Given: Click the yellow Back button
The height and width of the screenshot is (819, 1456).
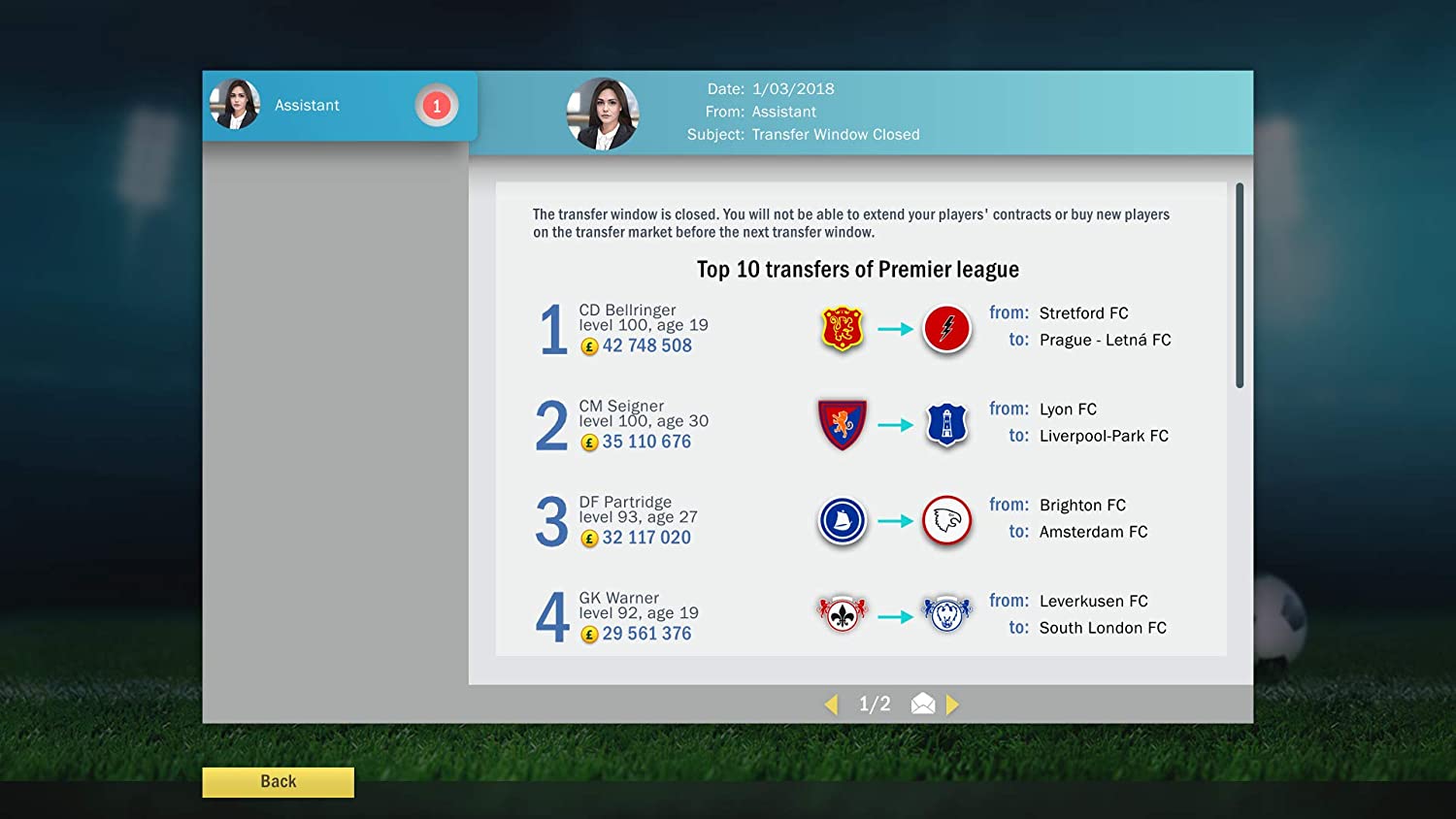Looking at the screenshot, I should click(278, 782).
